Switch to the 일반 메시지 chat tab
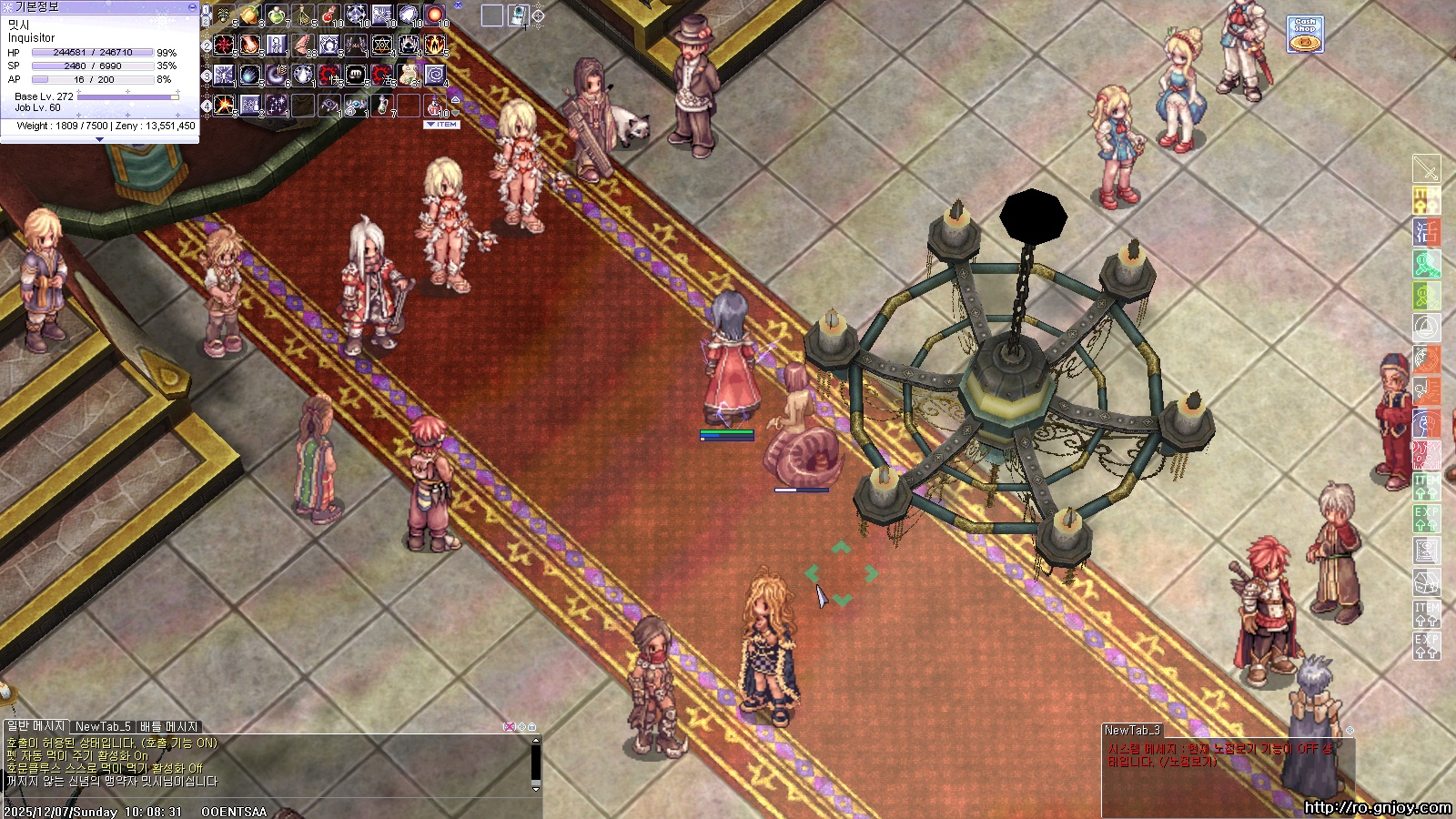Screen dimensions: 1456x819 36,726
